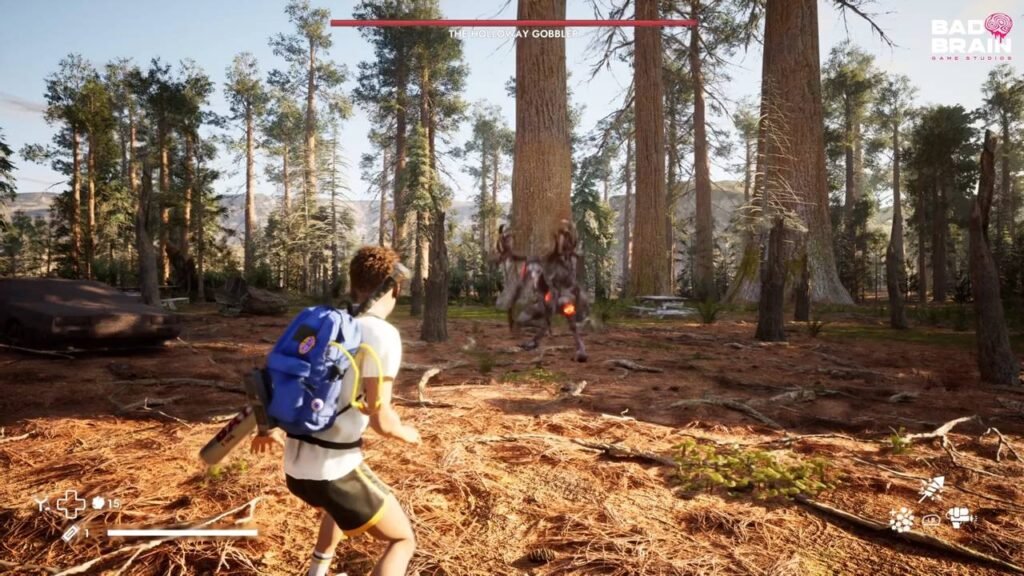Viewport: 1024px width, 576px height.
Task: Activate the white fist icon
Action: pyautogui.click(x=960, y=517)
